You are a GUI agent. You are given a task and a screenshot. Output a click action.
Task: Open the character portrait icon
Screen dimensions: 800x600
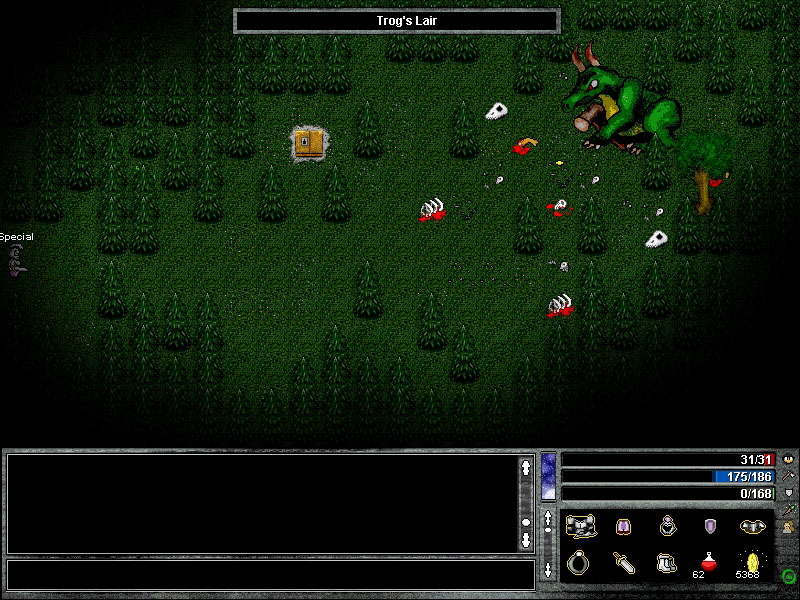click(789, 527)
